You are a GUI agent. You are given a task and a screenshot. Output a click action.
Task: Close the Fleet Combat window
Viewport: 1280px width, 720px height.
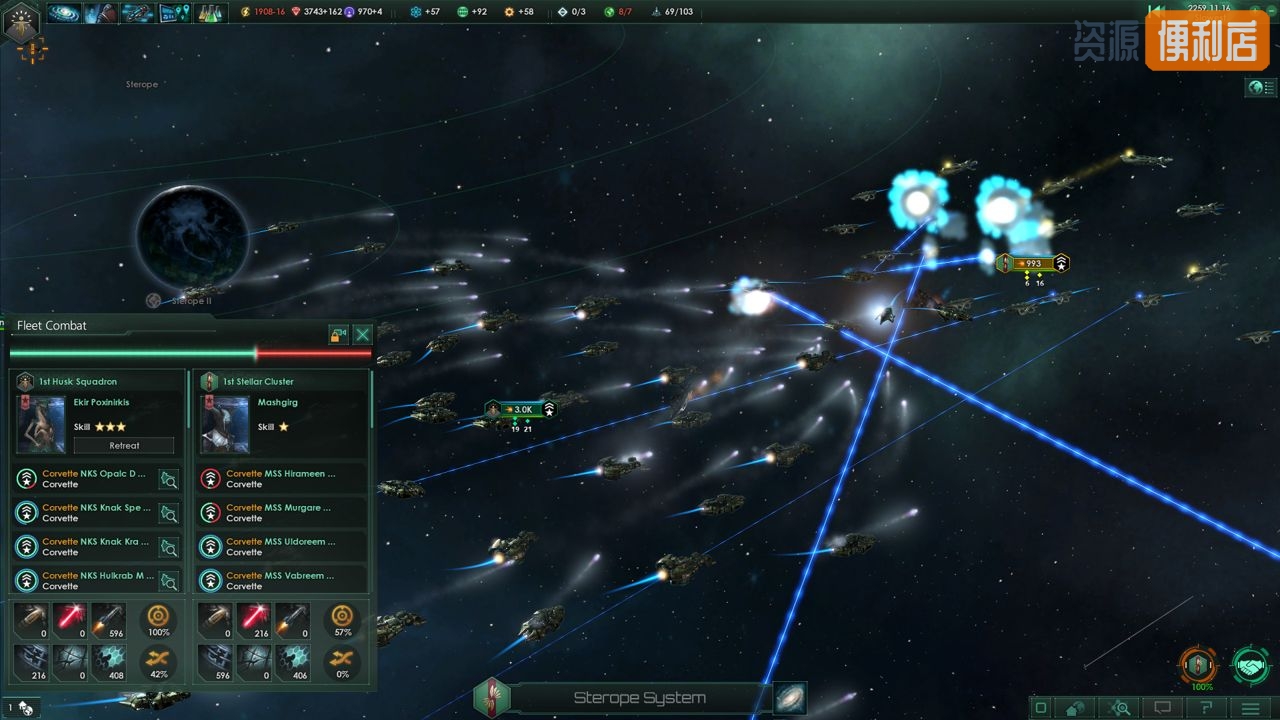[x=363, y=335]
